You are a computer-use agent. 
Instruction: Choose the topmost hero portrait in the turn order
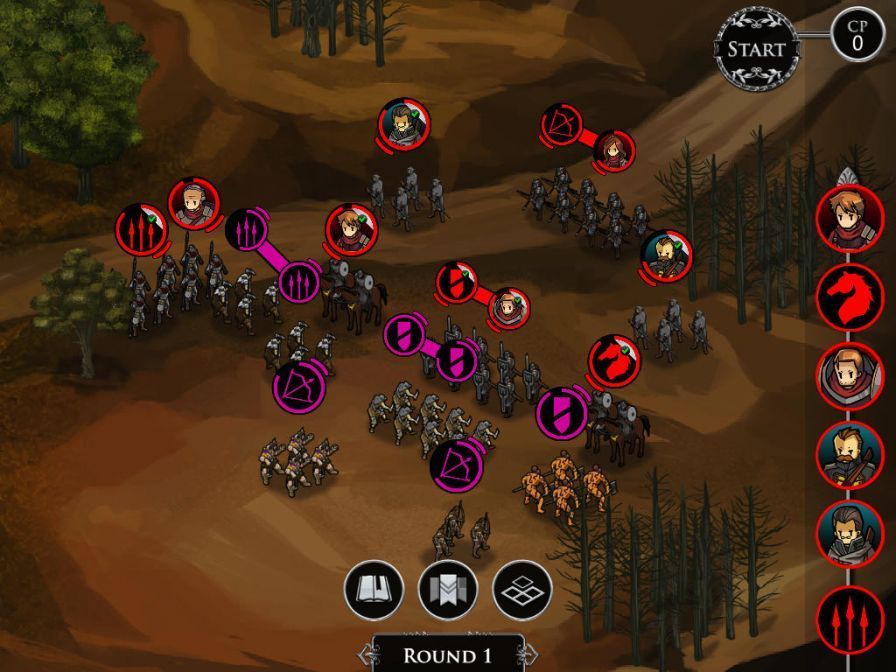coord(849,217)
